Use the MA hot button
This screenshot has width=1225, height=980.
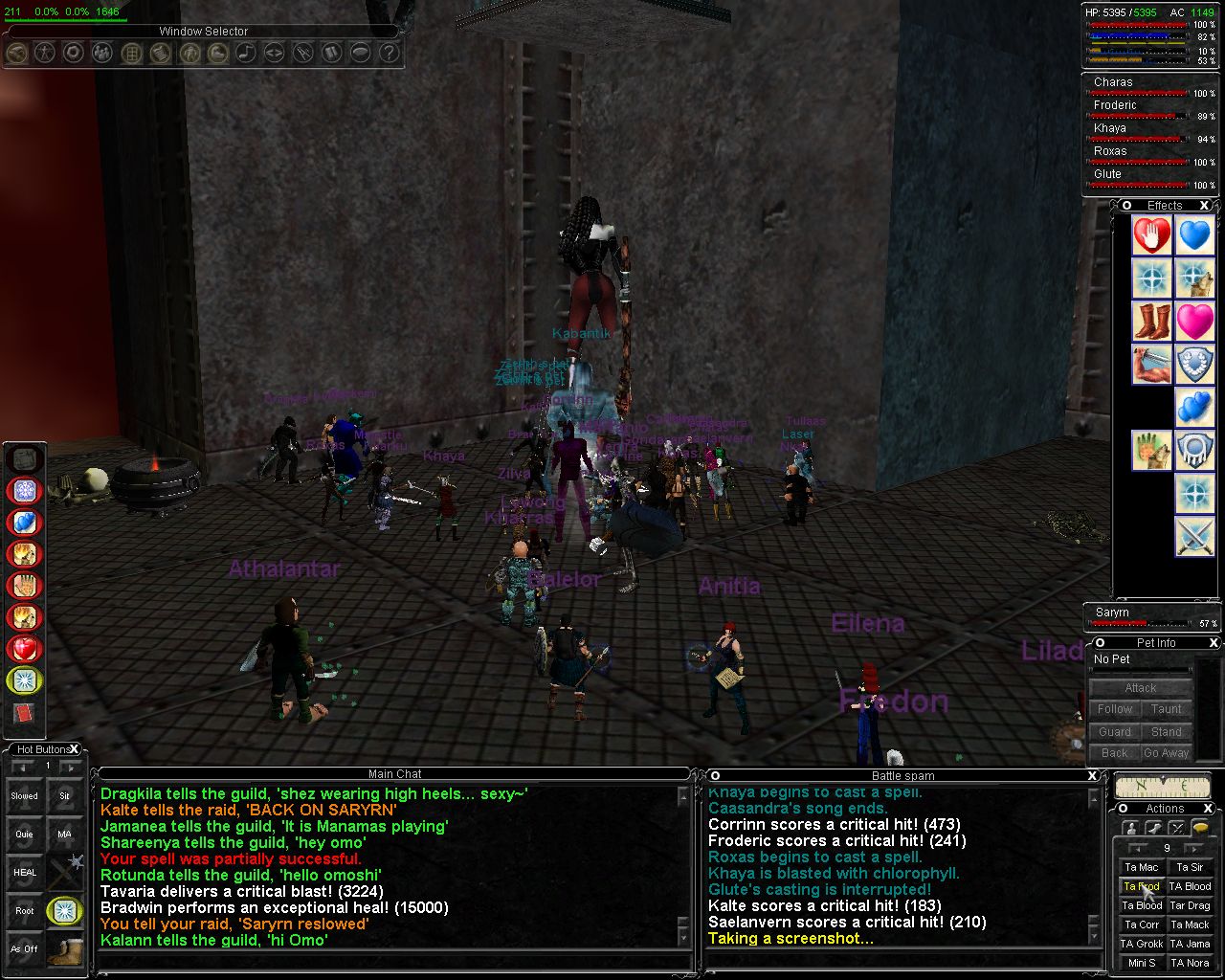65,834
